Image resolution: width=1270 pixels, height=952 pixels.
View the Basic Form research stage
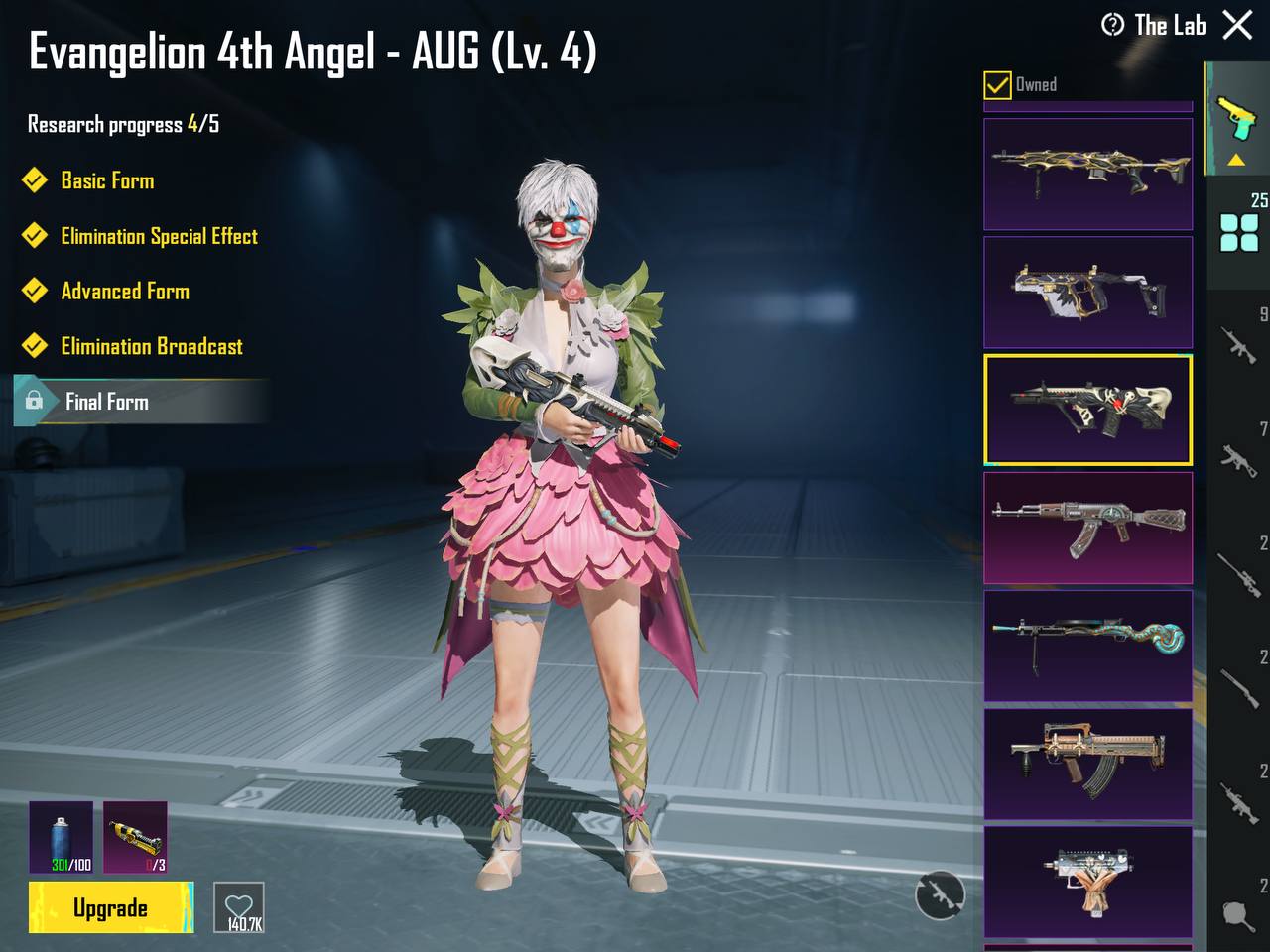tap(107, 180)
